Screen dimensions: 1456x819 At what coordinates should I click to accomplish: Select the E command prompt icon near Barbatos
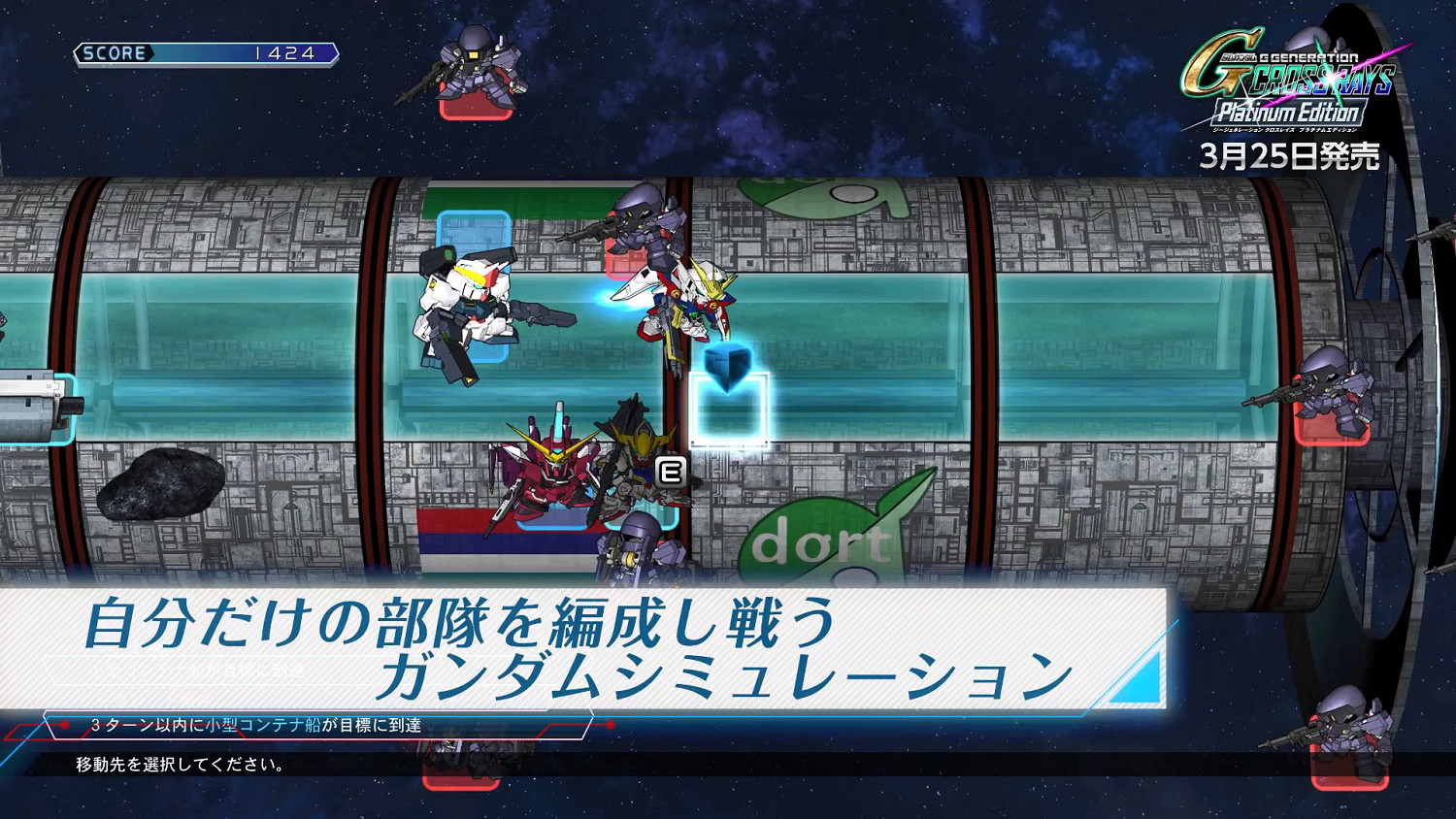[x=668, y=470]
